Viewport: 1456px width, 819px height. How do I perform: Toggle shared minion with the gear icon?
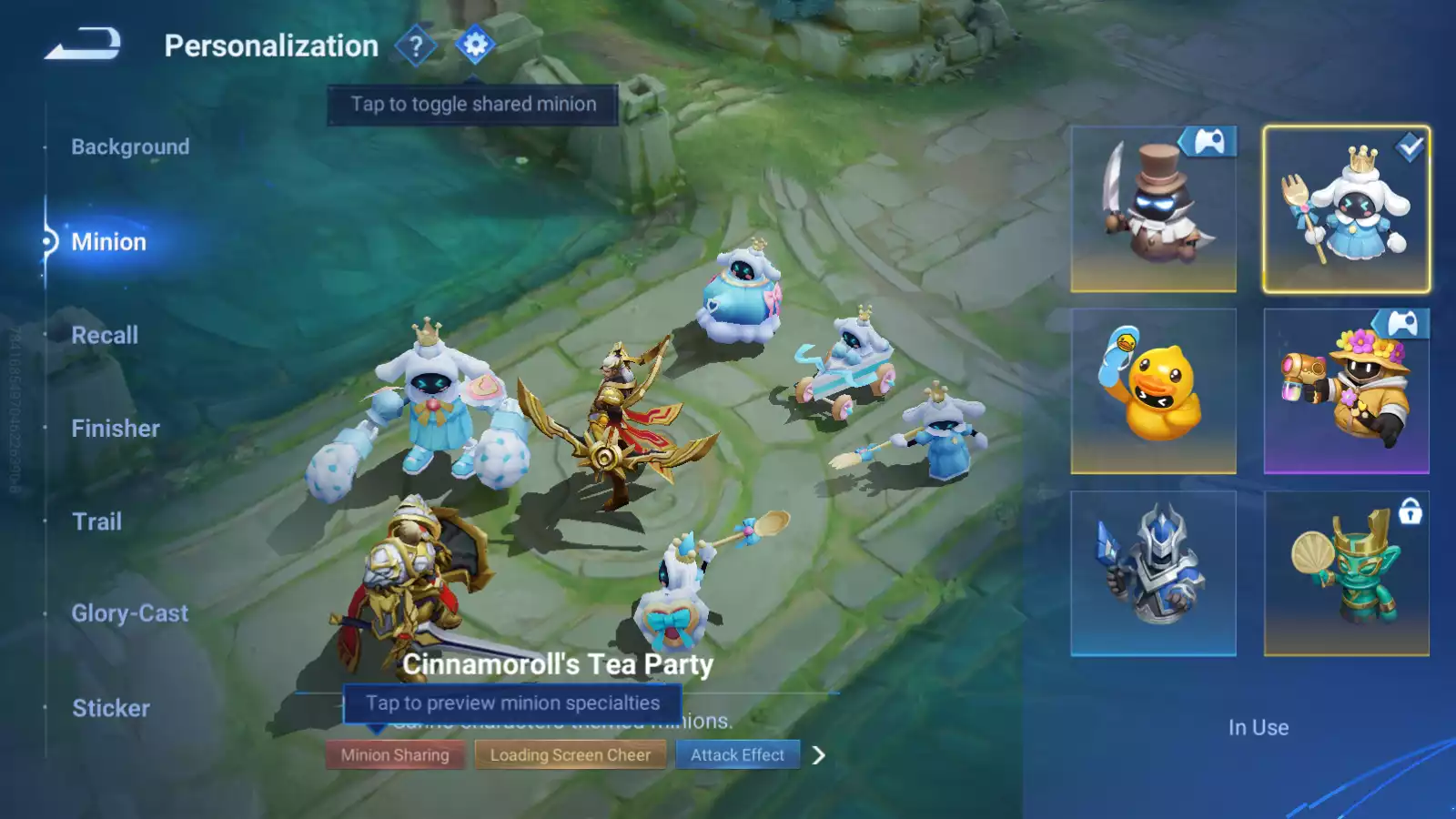pyautogui.click(x=475, y=45)
